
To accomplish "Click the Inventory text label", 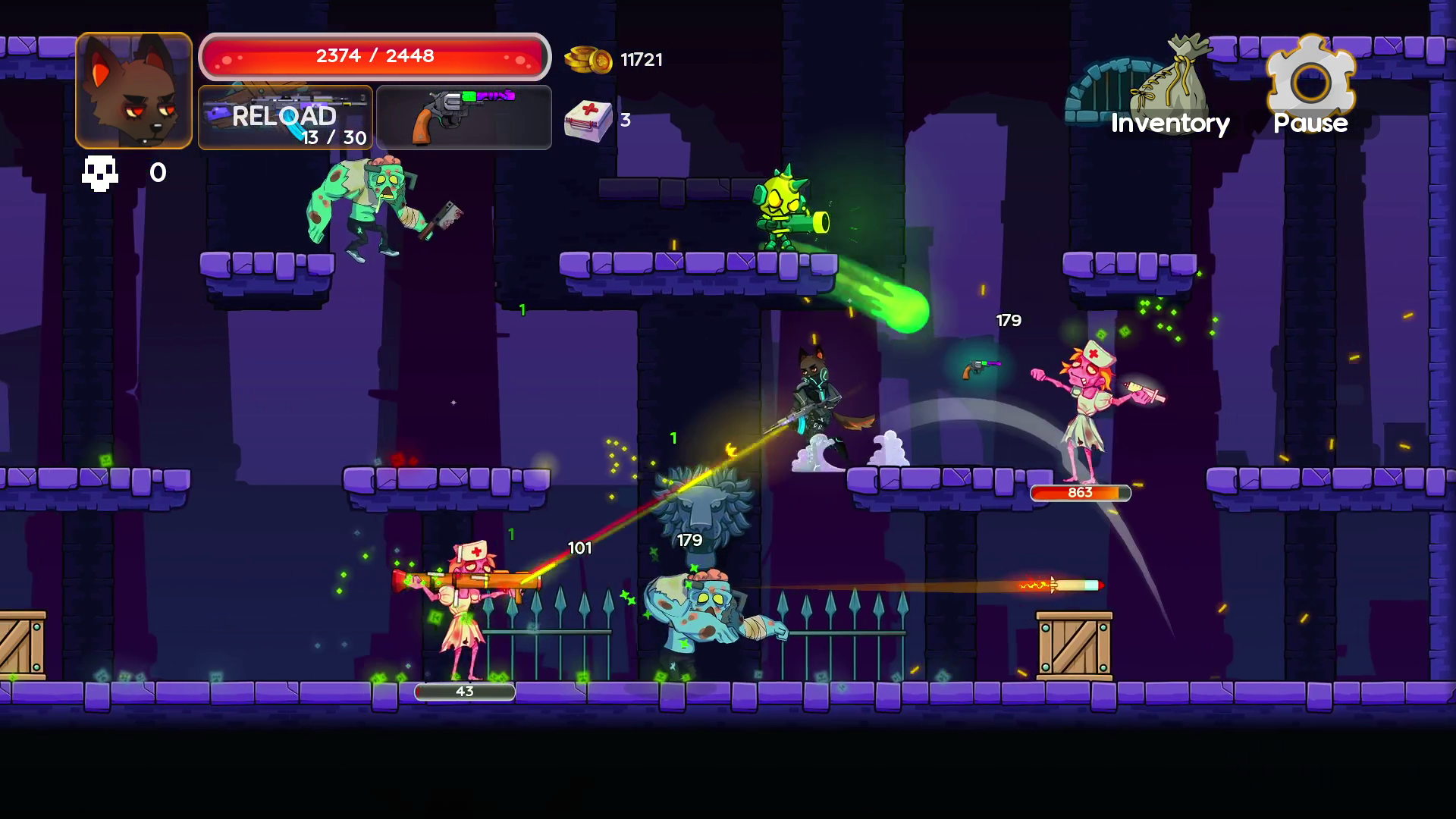I will pos(1169,124).
